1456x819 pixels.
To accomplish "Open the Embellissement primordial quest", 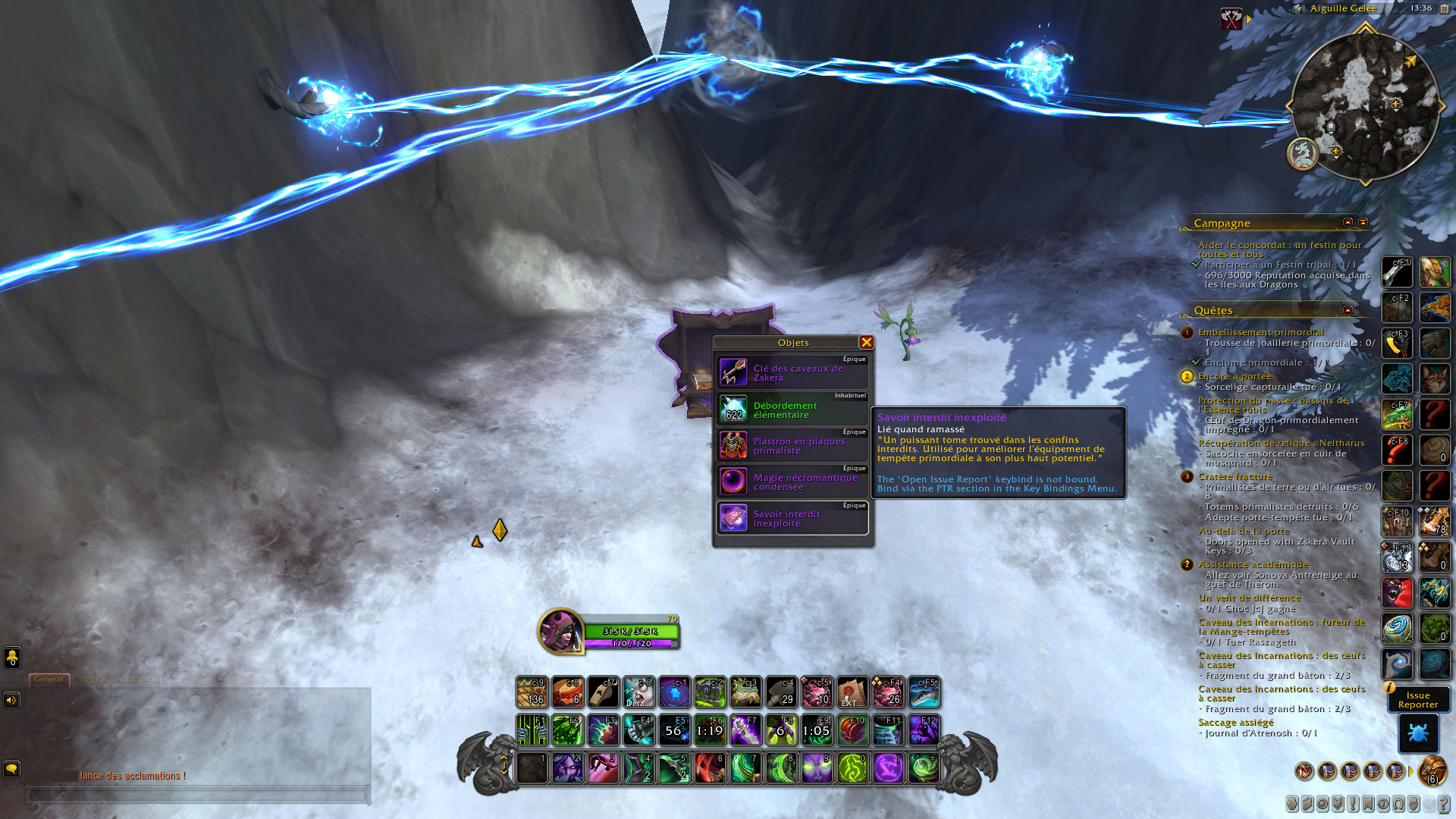I will tap(1260, 332).
